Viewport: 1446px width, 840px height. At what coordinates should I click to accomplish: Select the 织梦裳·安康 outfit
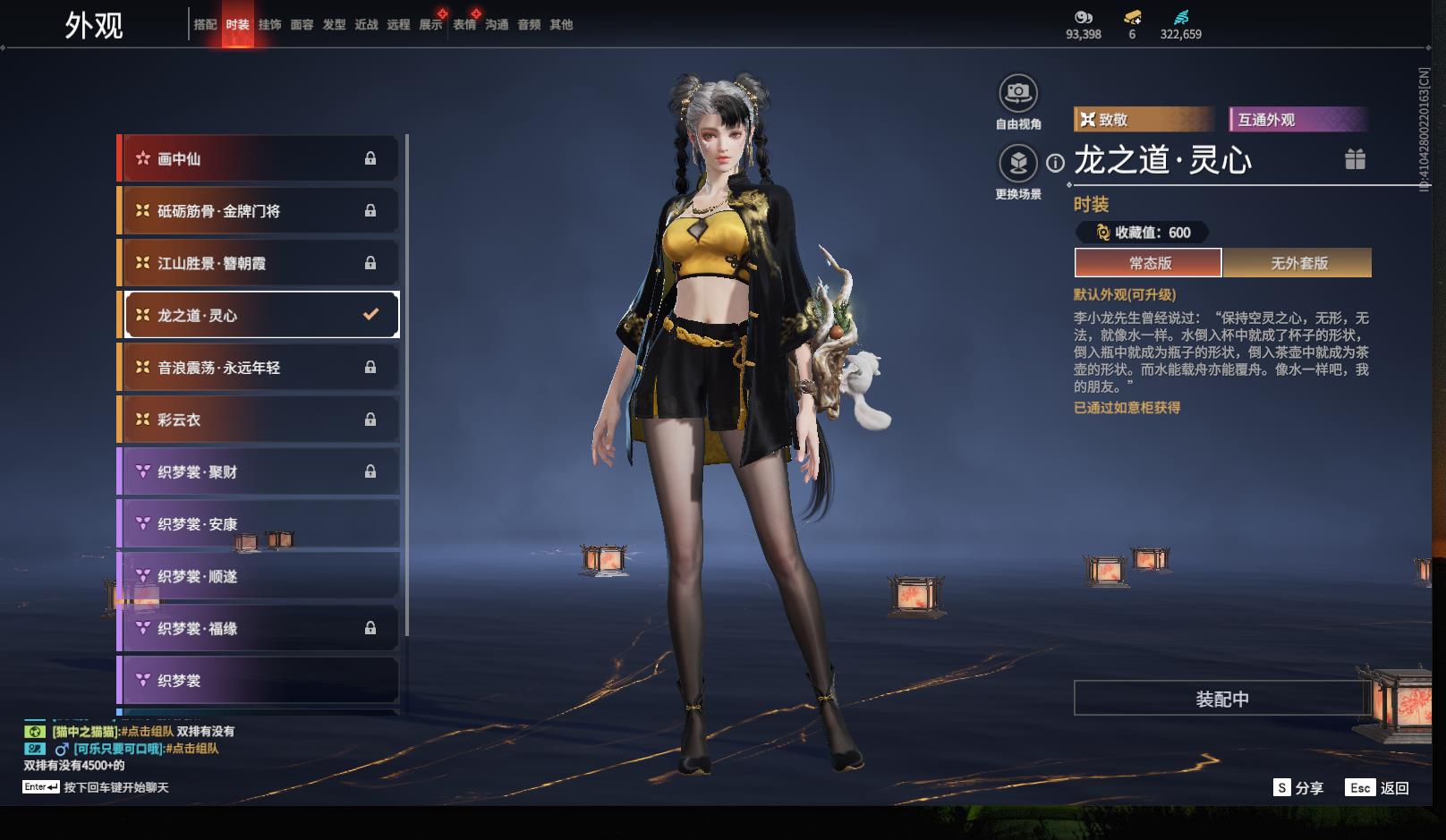(x=259, y=524)
